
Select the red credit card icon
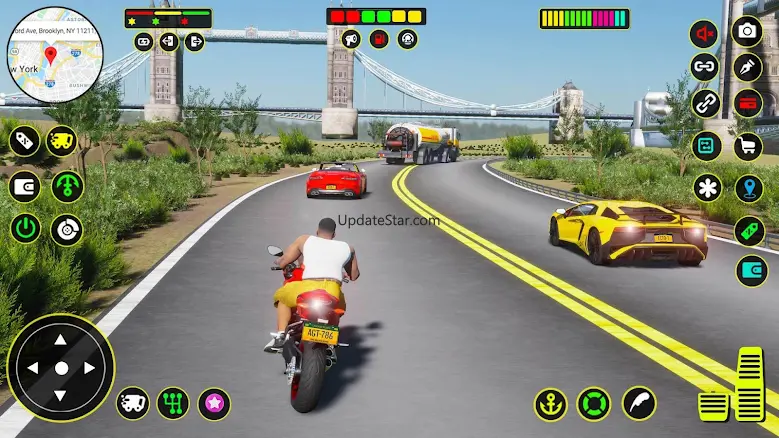coord(747,103)
